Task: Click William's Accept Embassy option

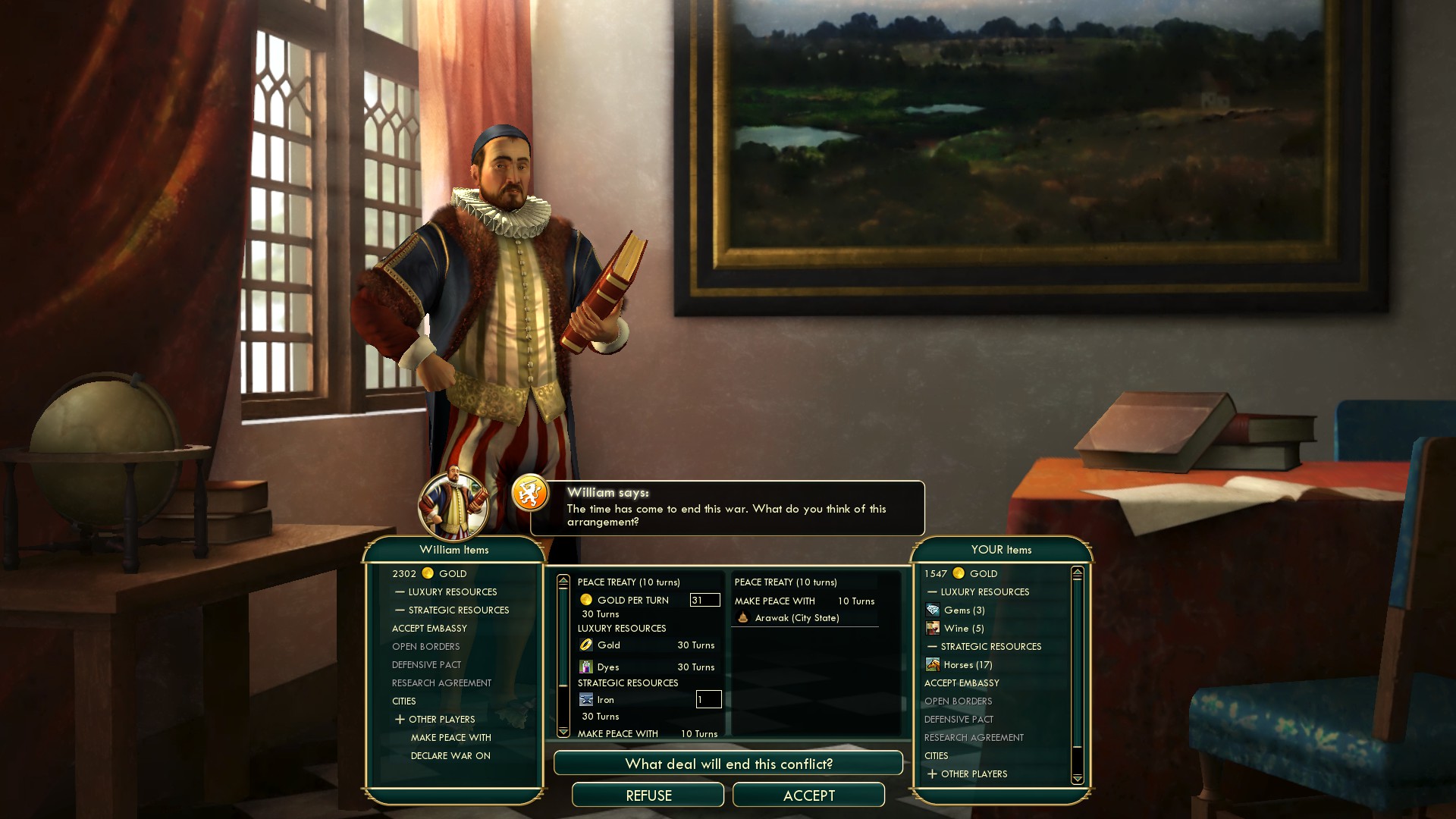Action: coord(429,629)
